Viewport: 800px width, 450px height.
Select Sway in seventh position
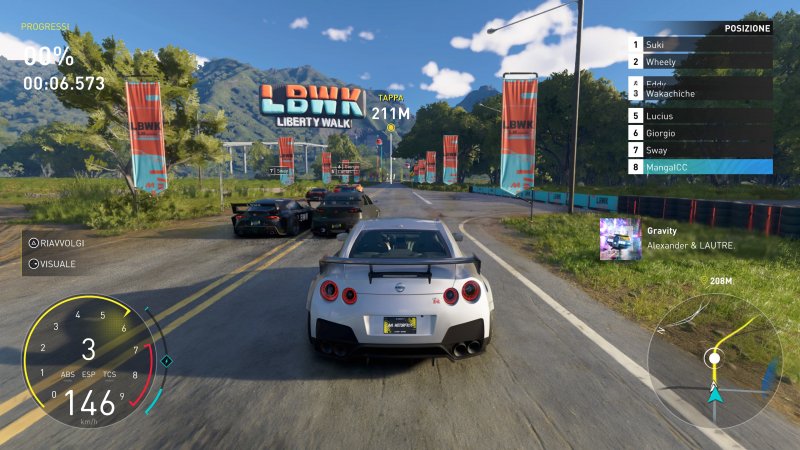point(700,149)
